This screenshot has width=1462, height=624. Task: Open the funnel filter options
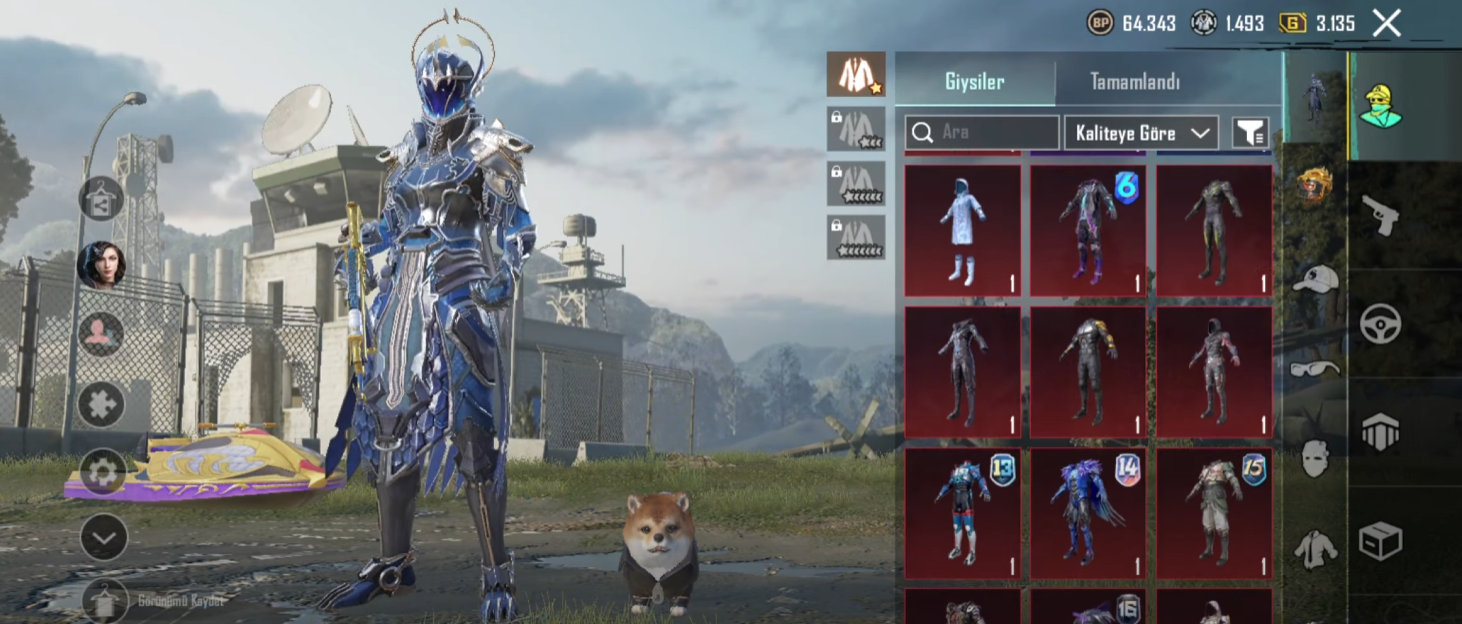pos(1250,133)
